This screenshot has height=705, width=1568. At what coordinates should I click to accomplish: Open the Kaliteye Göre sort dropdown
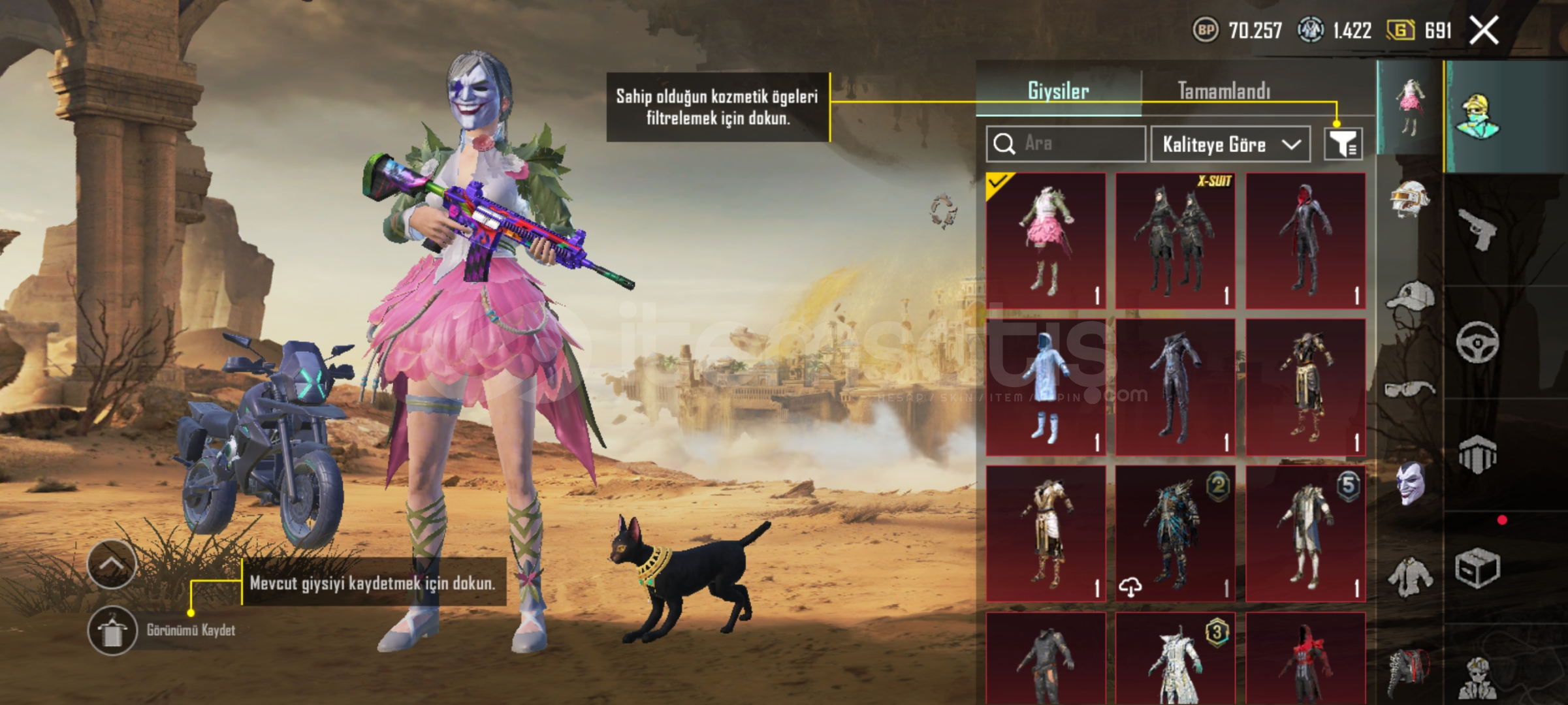pos(1230,144)
